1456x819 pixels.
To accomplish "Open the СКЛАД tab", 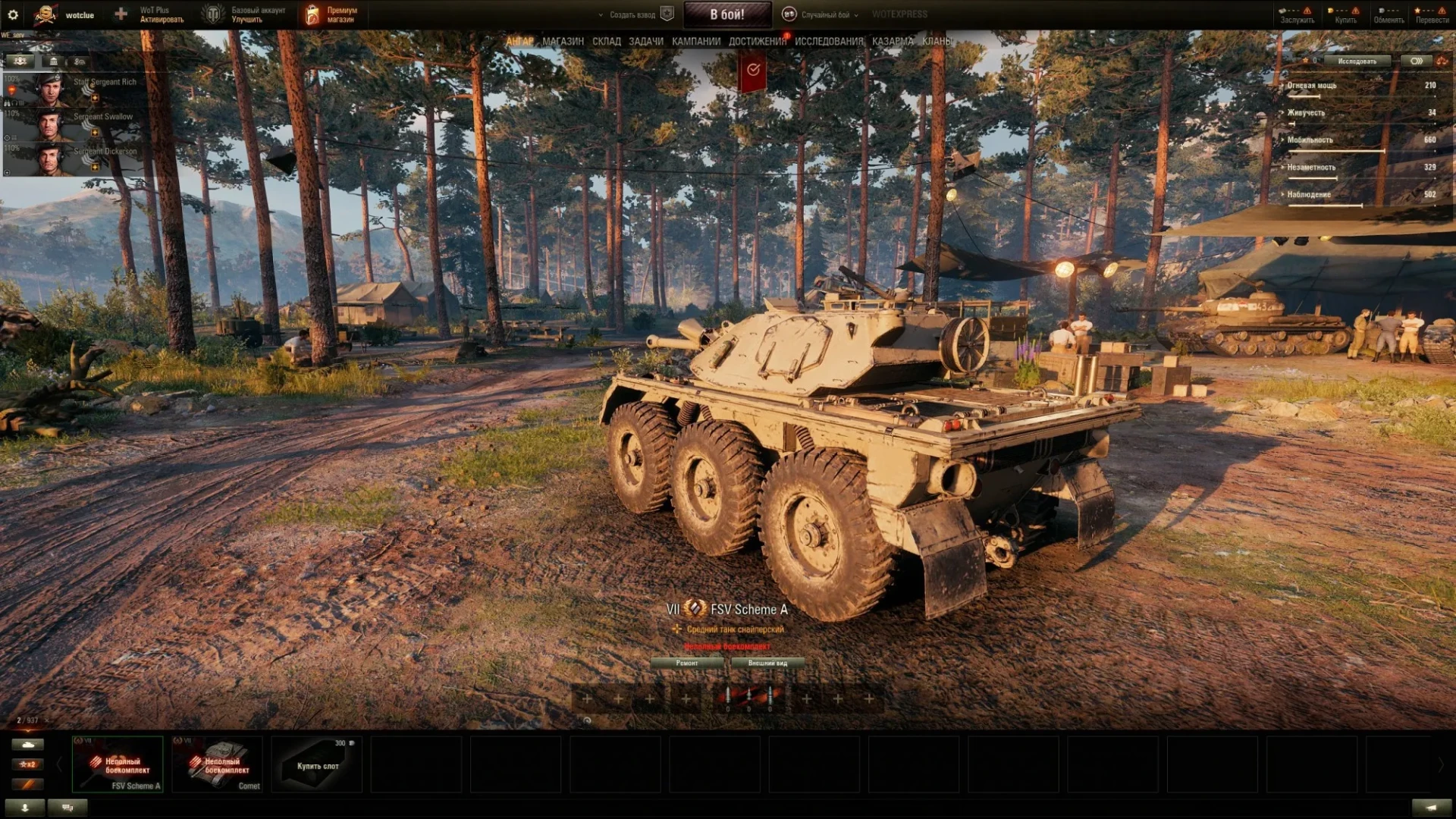I will [606, 42].
